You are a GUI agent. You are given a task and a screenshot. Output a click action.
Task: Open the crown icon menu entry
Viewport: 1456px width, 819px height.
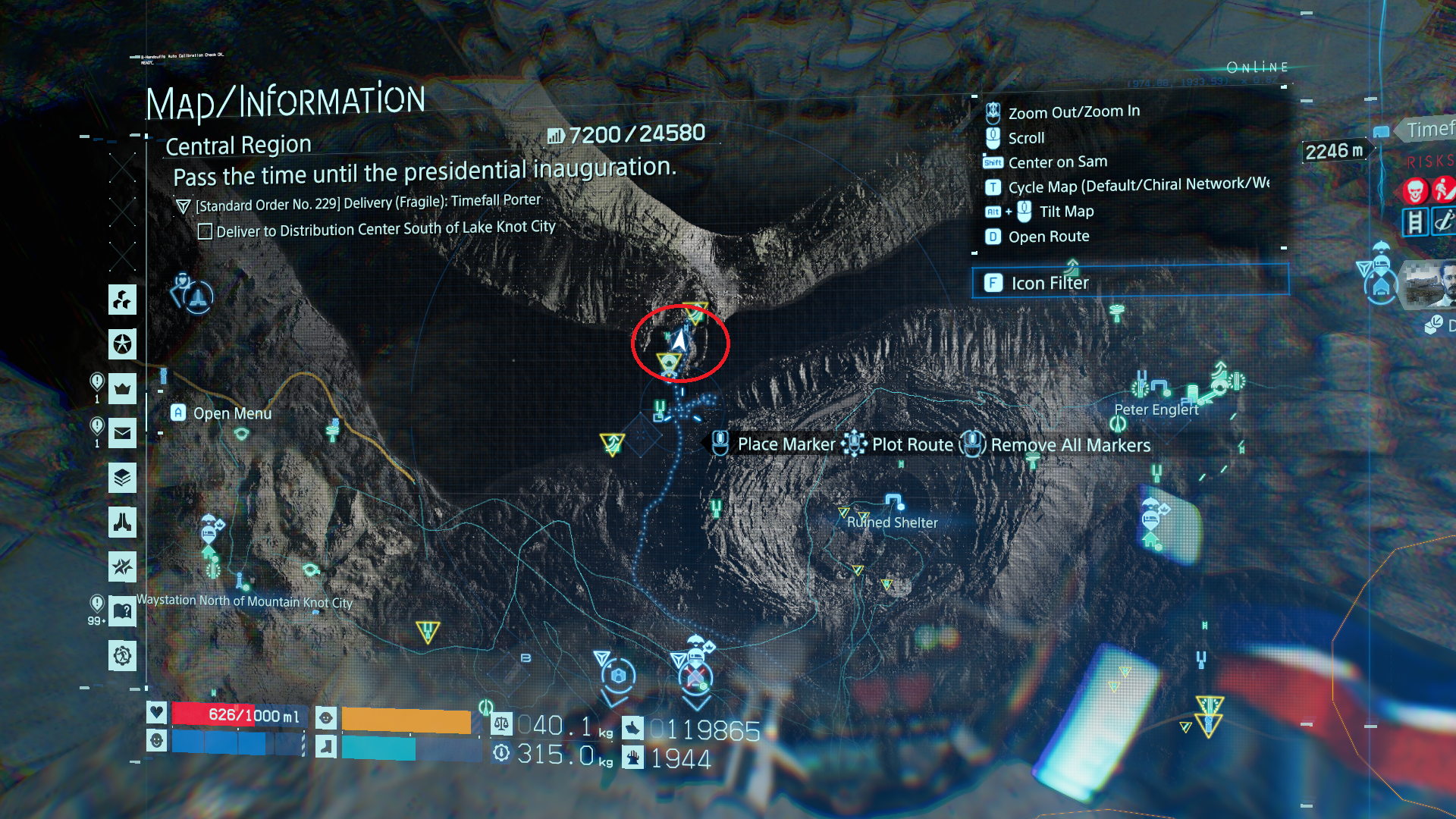122,389
